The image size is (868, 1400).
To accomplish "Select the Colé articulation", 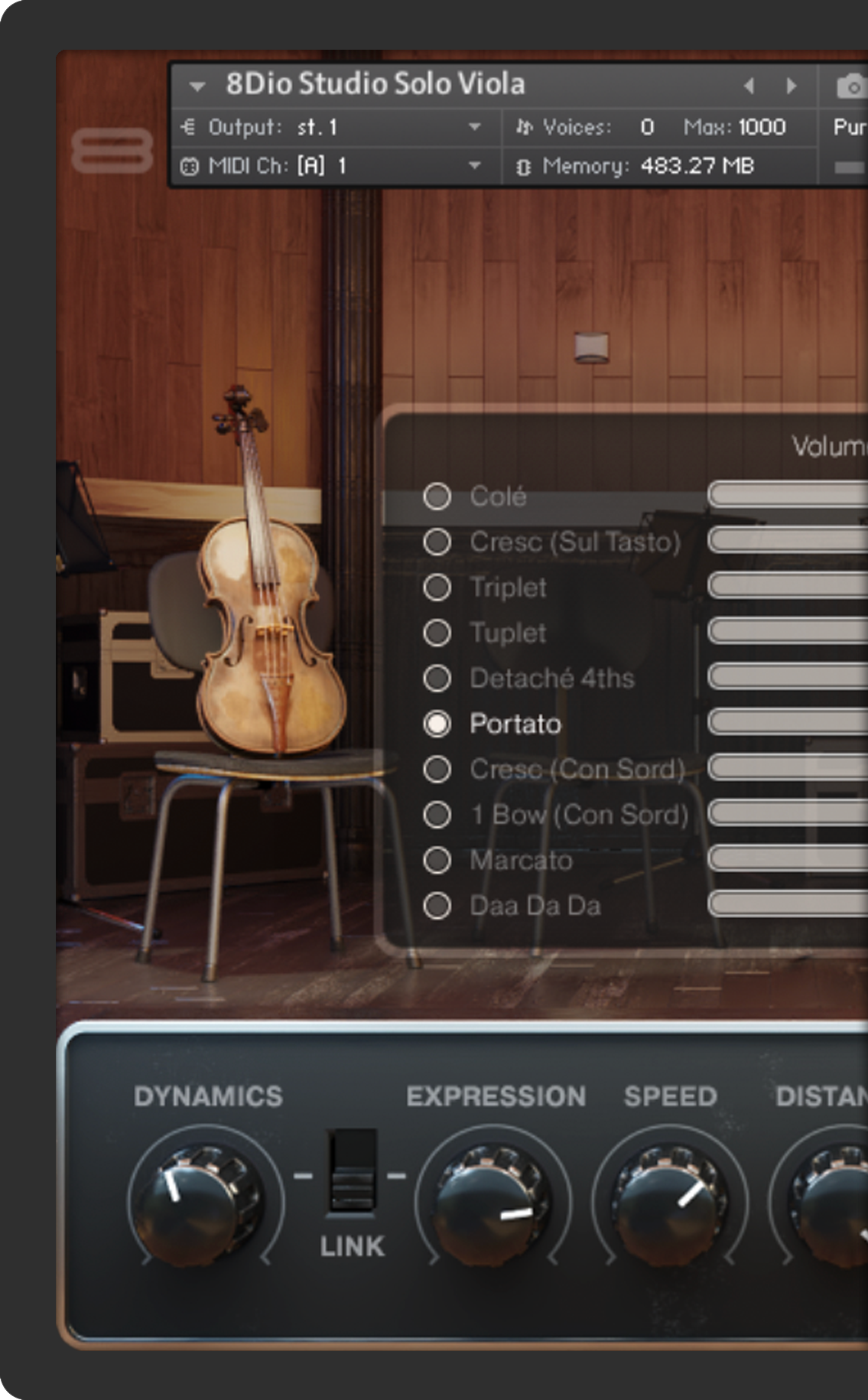I will click(x=437, y=497).
